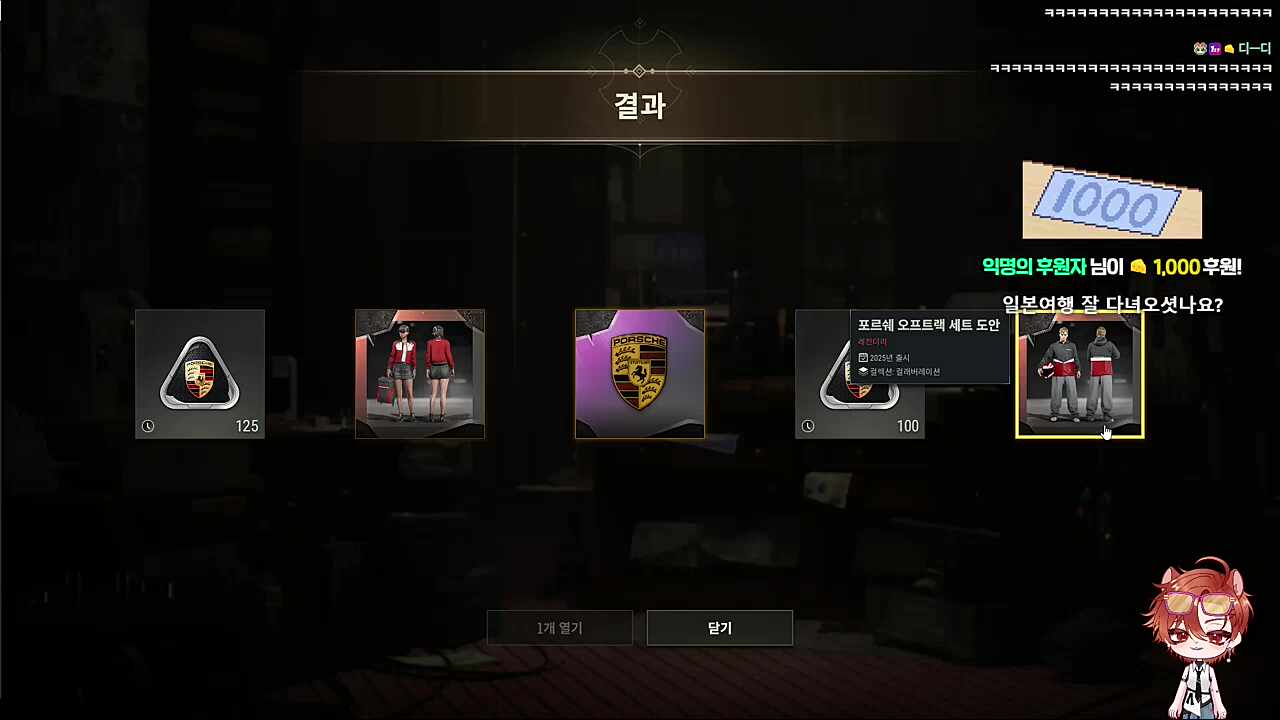Viewport: 1280px width, 720px height.
Task: Click the clock timer icon on the 125 card
Action: (x=148, y=426)
